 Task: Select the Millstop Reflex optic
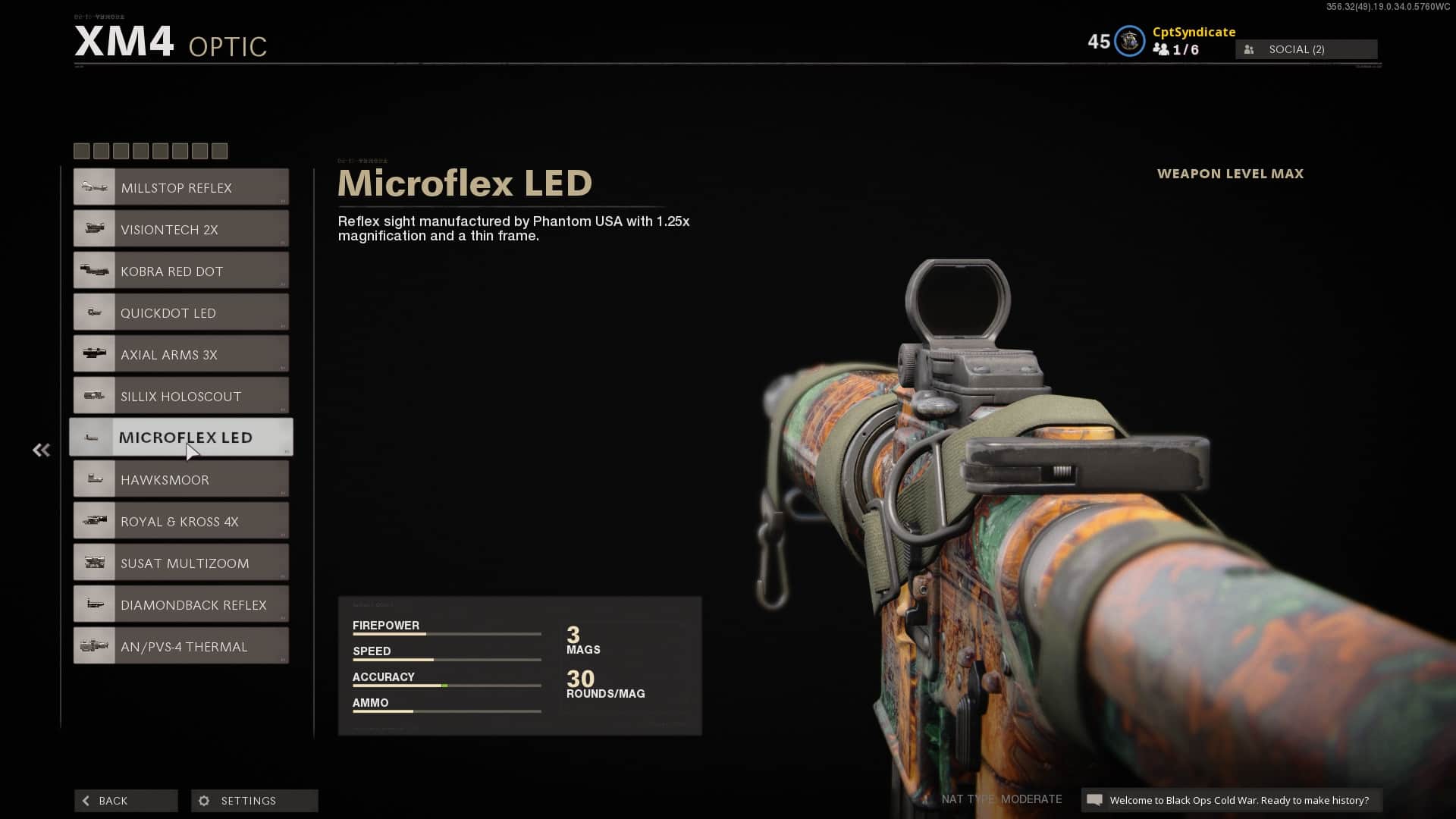tap(180, 187)
